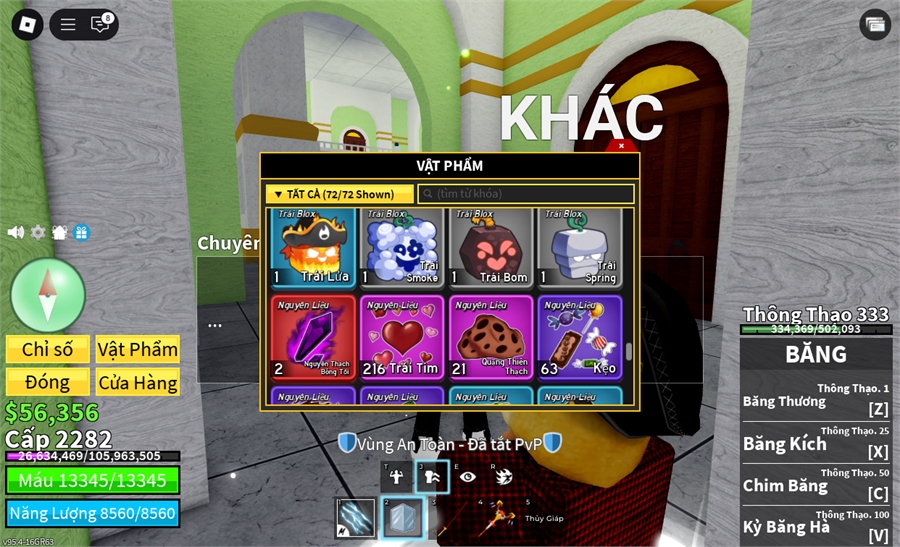Open the Cửa Hàng shop
Viewport: 900px width, 547px height.
[x=138, y=382]
